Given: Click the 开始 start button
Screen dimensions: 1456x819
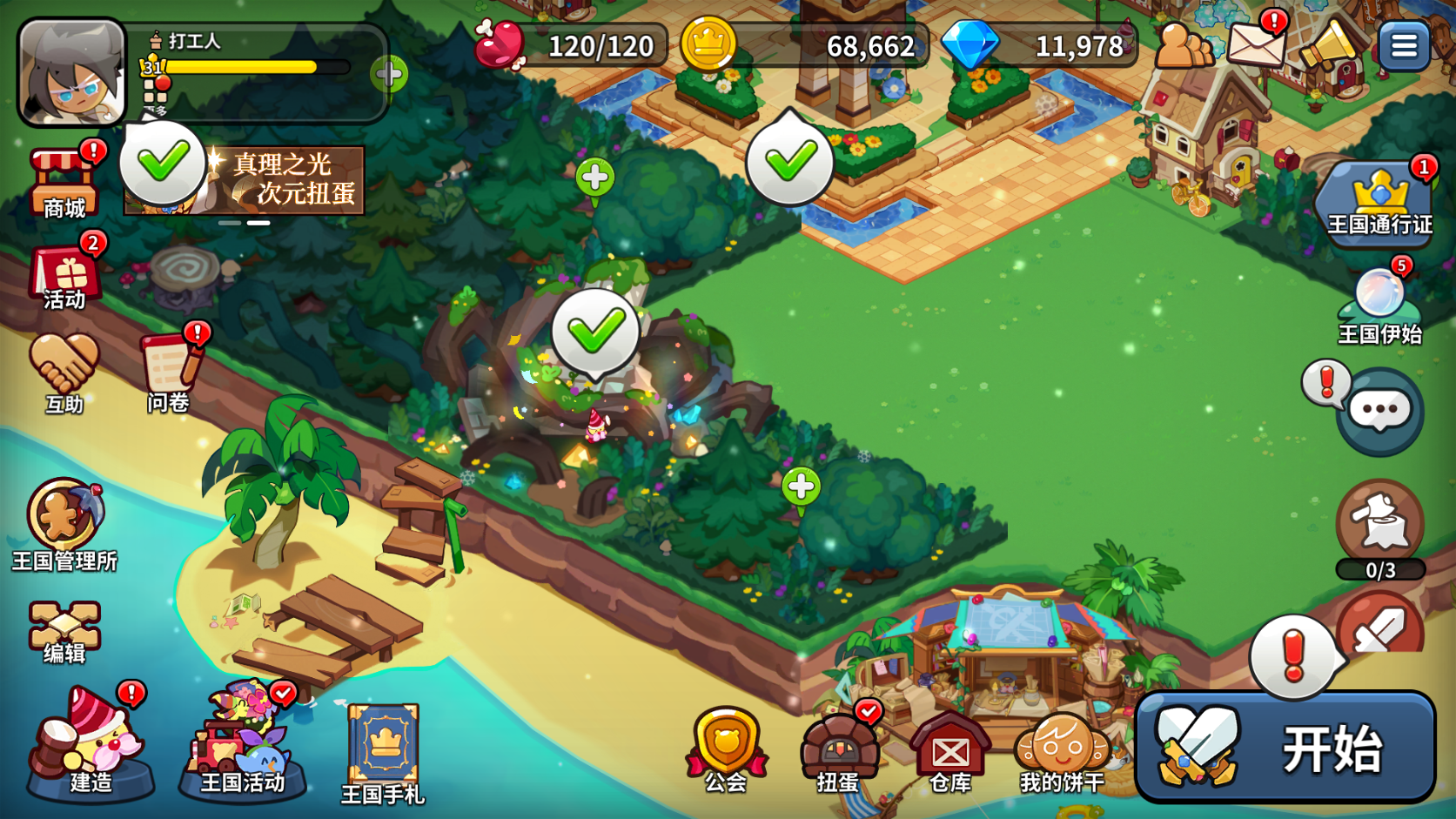Looking at the screenshot, I should [1285, 748].
